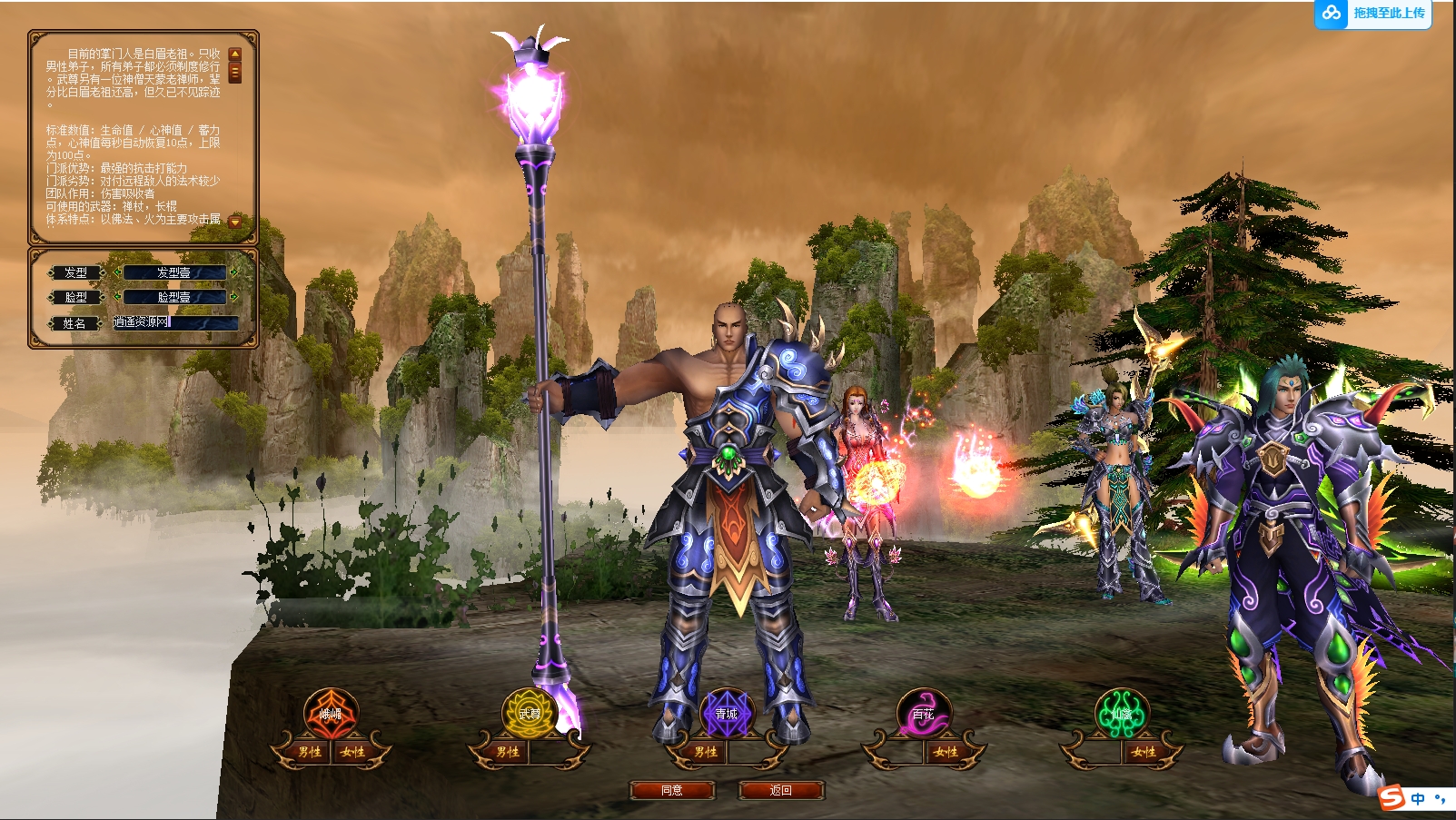Screen dimensions: 1456x820
Task: Switch to the previous 脸型 face type
Action: (x=116, y=296)
